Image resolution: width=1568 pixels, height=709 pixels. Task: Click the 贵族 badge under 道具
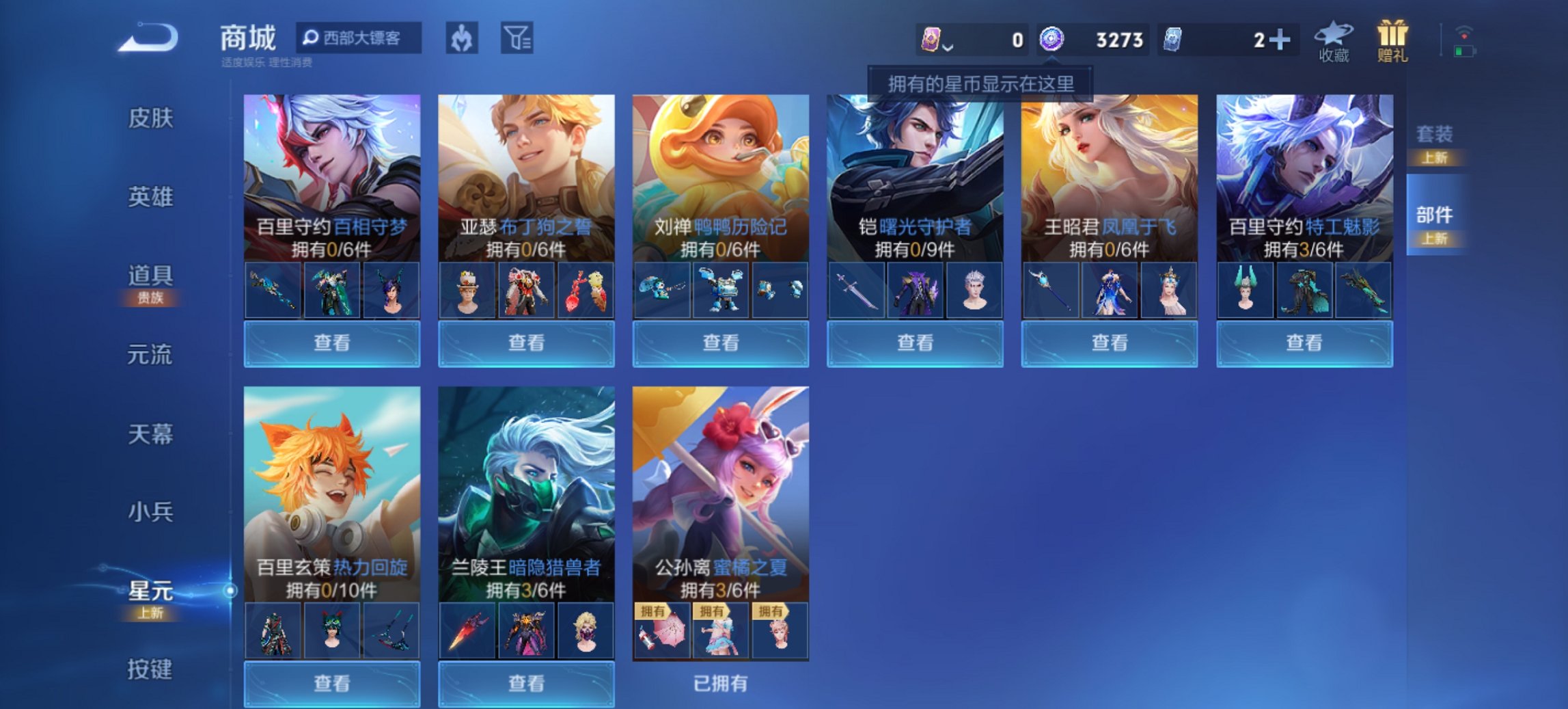(x=150, y=297)
